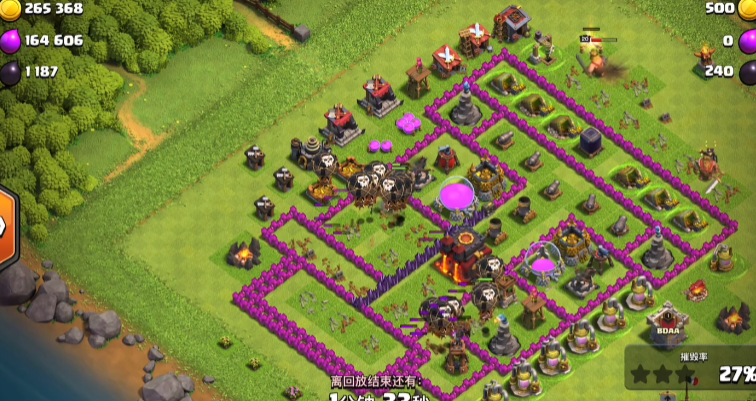The width and height of the screenshot is (756, 401).
Task: Tap the orange hexagon button on the left edge
Action: pyautogui.click(x=4, y=223)
